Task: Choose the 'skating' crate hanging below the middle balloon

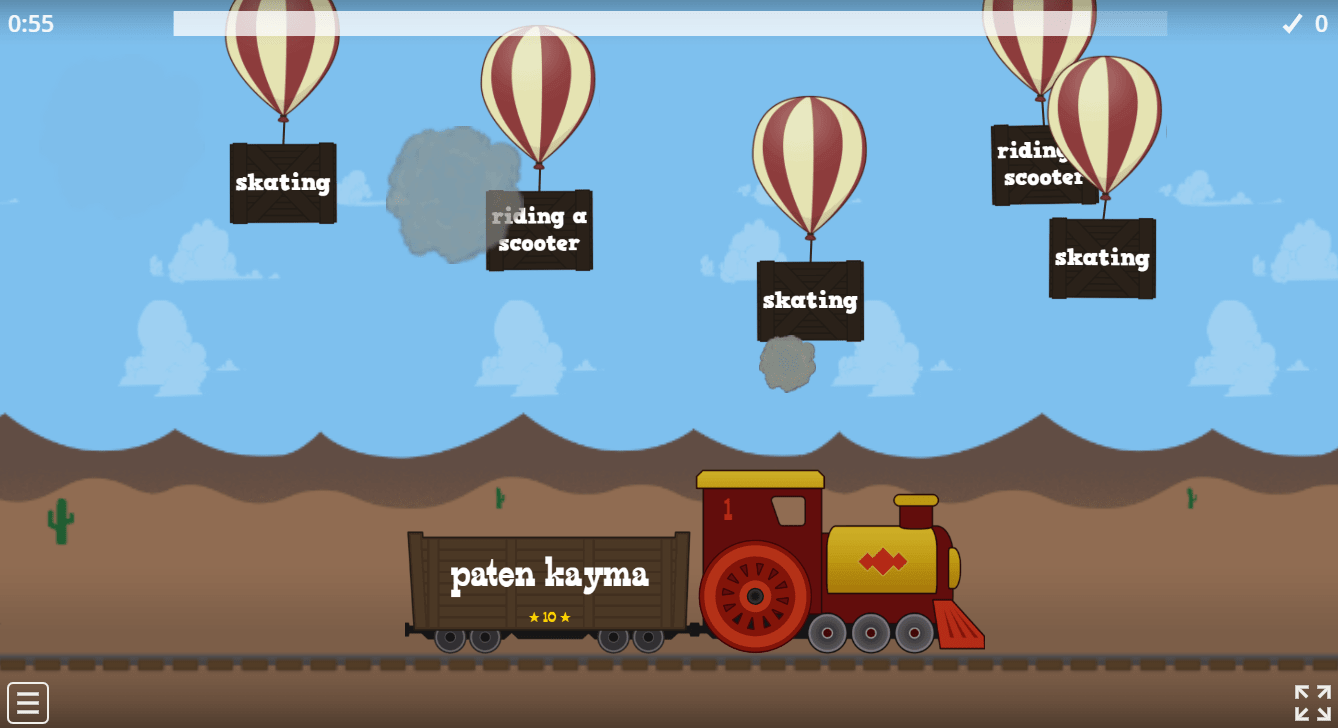Action: pos(809,300)
